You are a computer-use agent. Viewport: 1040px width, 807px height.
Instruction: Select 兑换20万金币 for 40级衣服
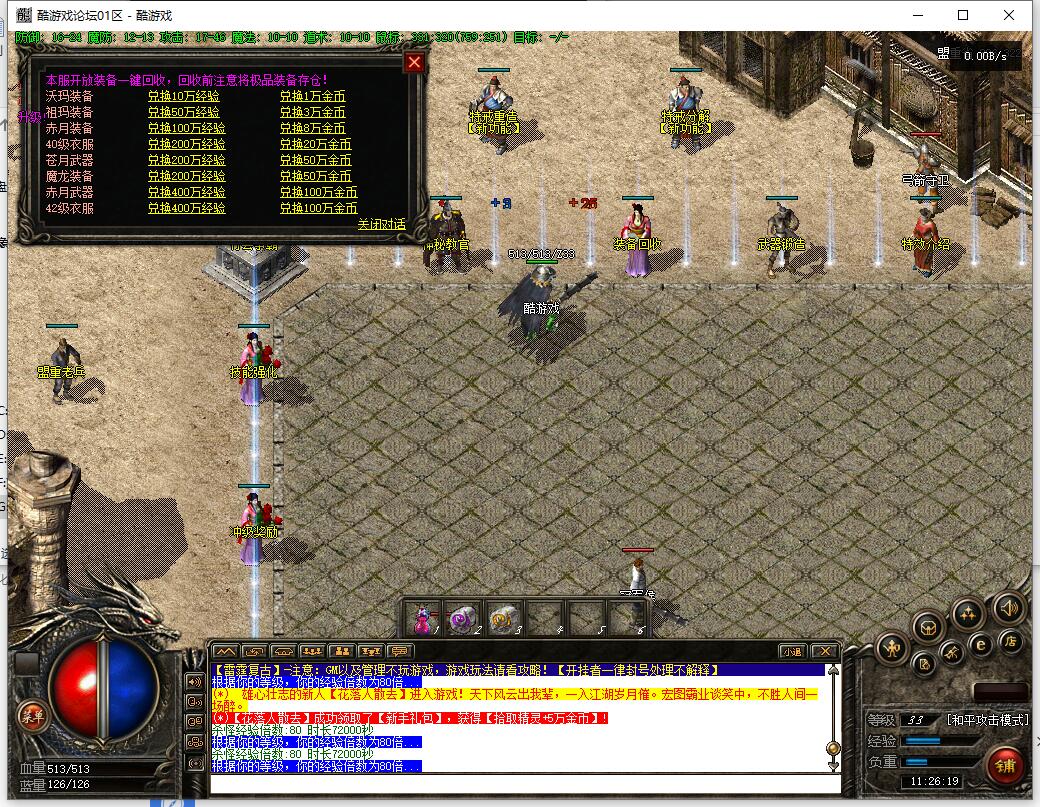click(315, 144)
